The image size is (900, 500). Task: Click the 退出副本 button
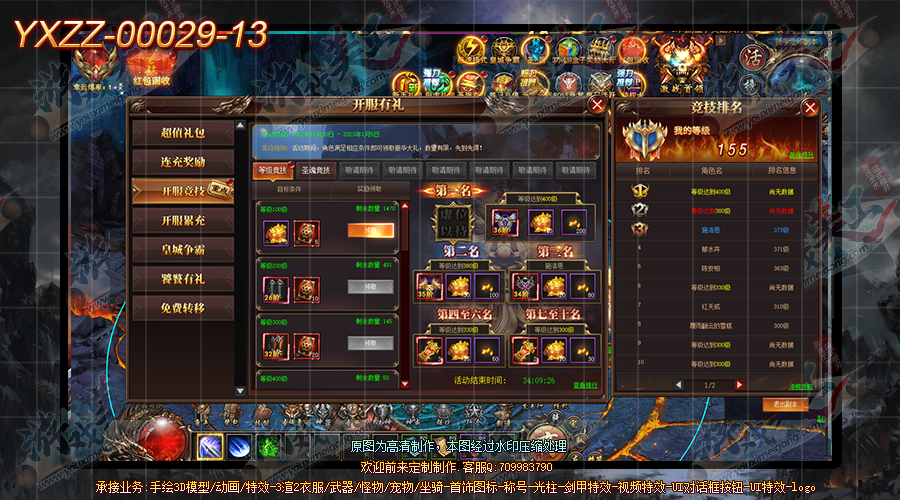784,404
